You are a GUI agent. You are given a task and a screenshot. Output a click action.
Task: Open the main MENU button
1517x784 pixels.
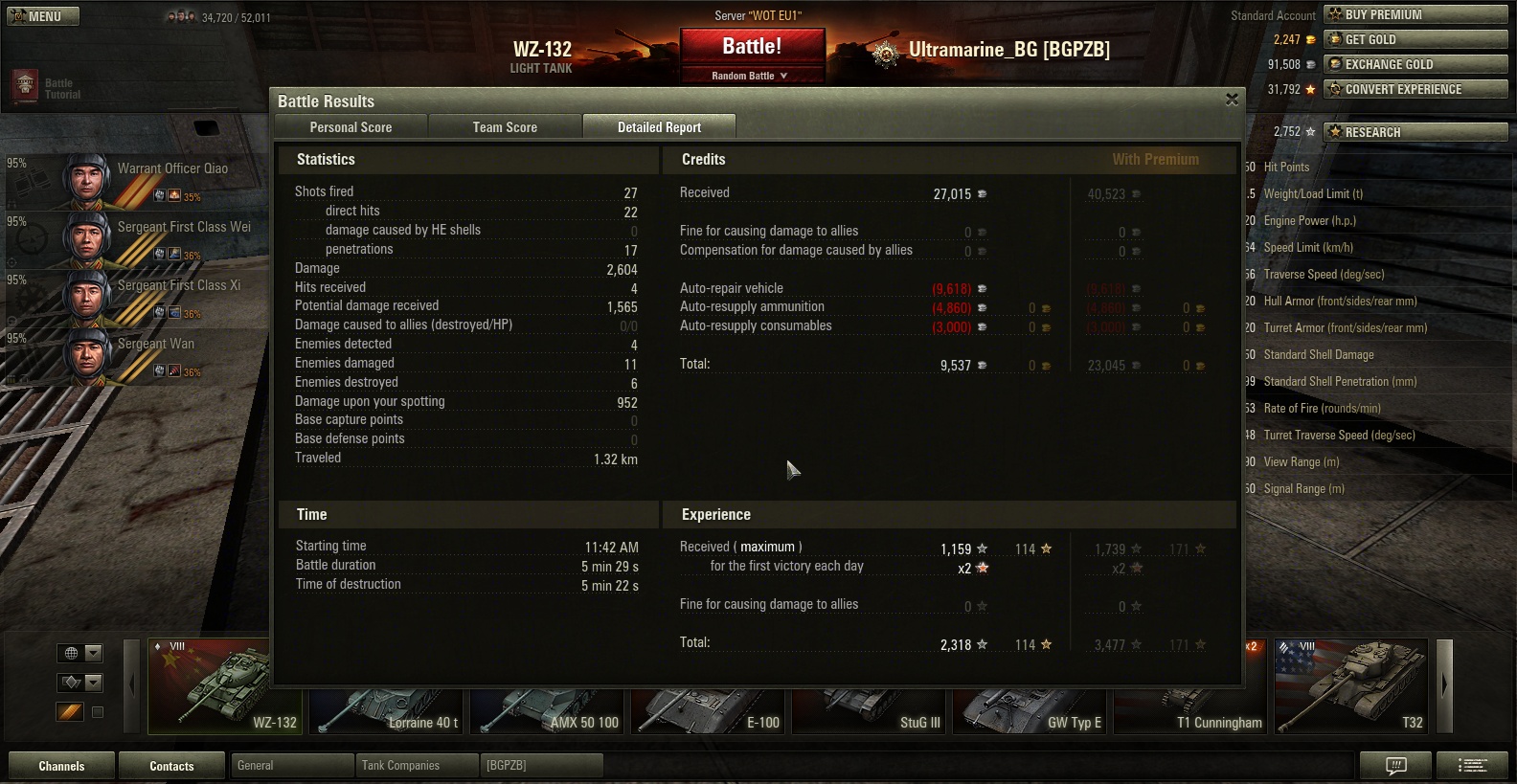point(43,16)
